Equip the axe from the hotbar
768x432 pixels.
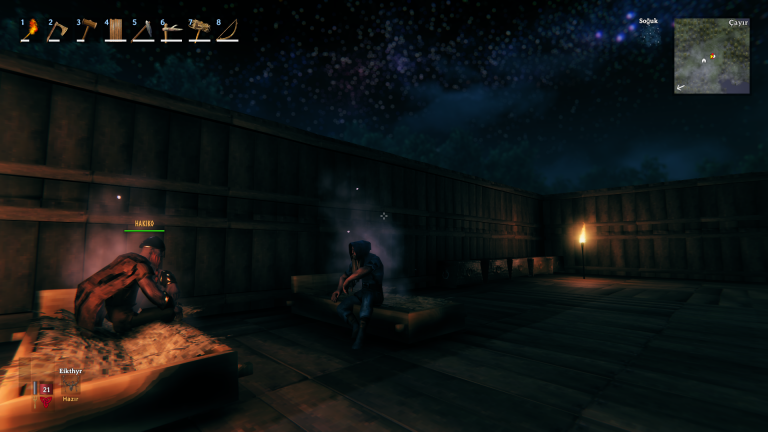(x=60, y=30)
